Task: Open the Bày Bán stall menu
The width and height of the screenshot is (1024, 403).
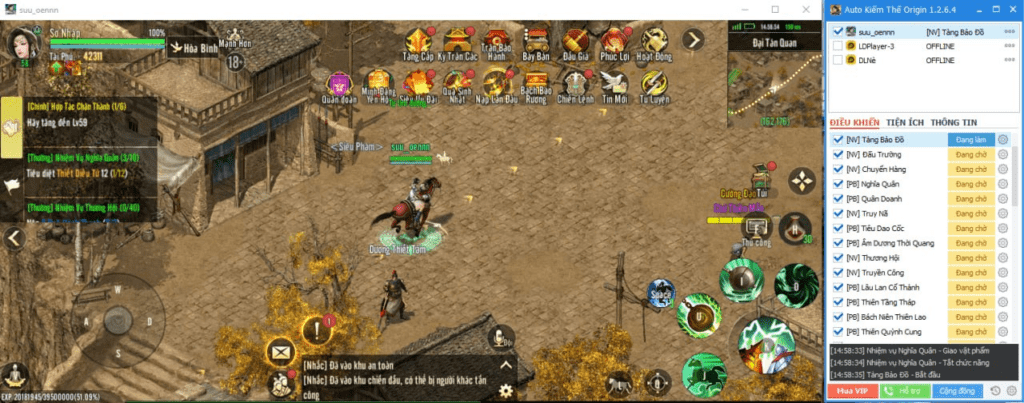Action: 537,41
